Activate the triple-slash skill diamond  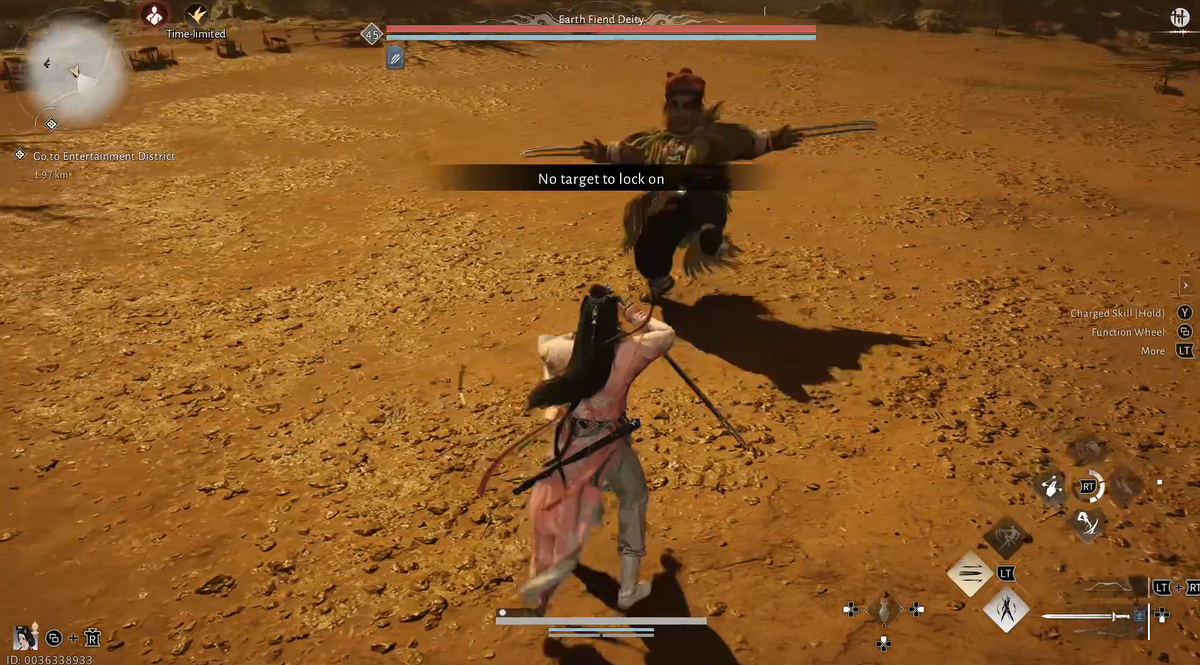tap(970, 574)
